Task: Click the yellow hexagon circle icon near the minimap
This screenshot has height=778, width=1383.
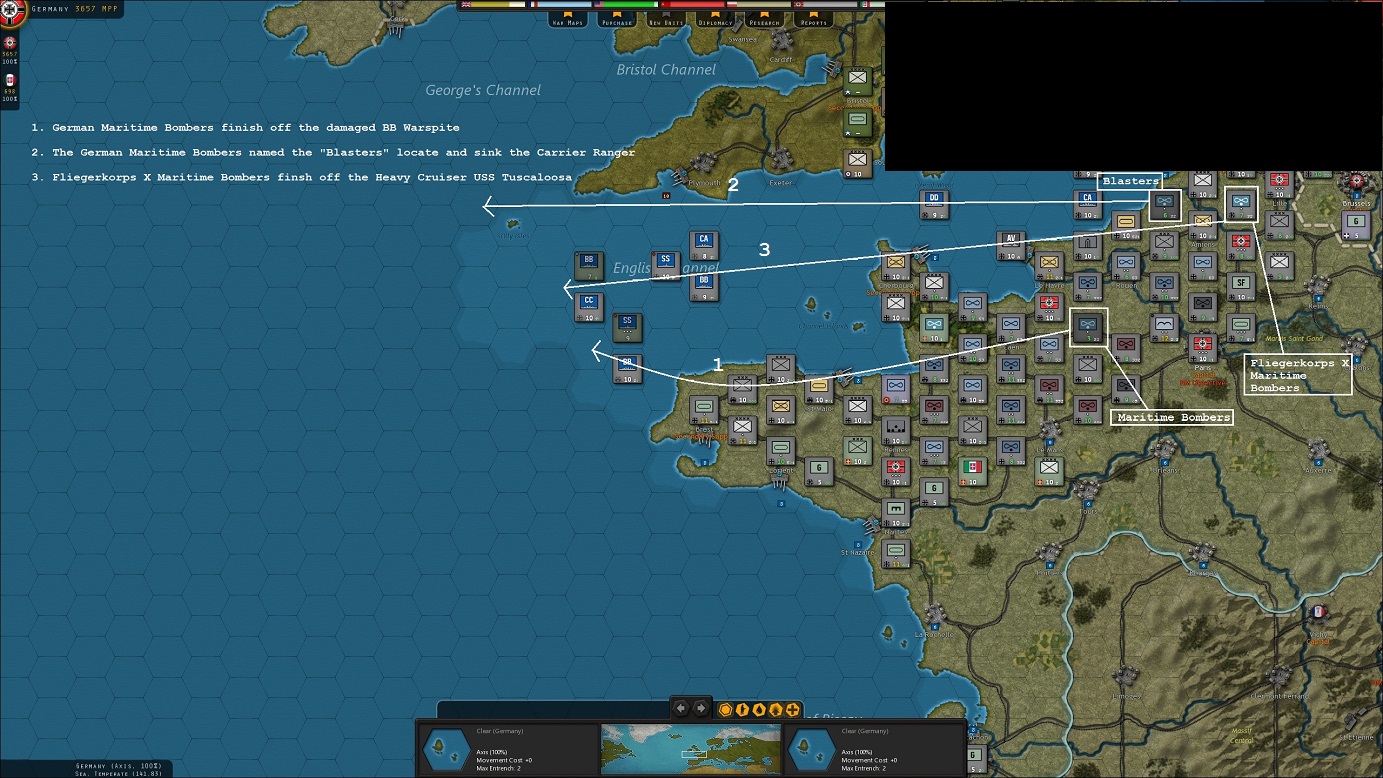Action: [x=723, y=708]
